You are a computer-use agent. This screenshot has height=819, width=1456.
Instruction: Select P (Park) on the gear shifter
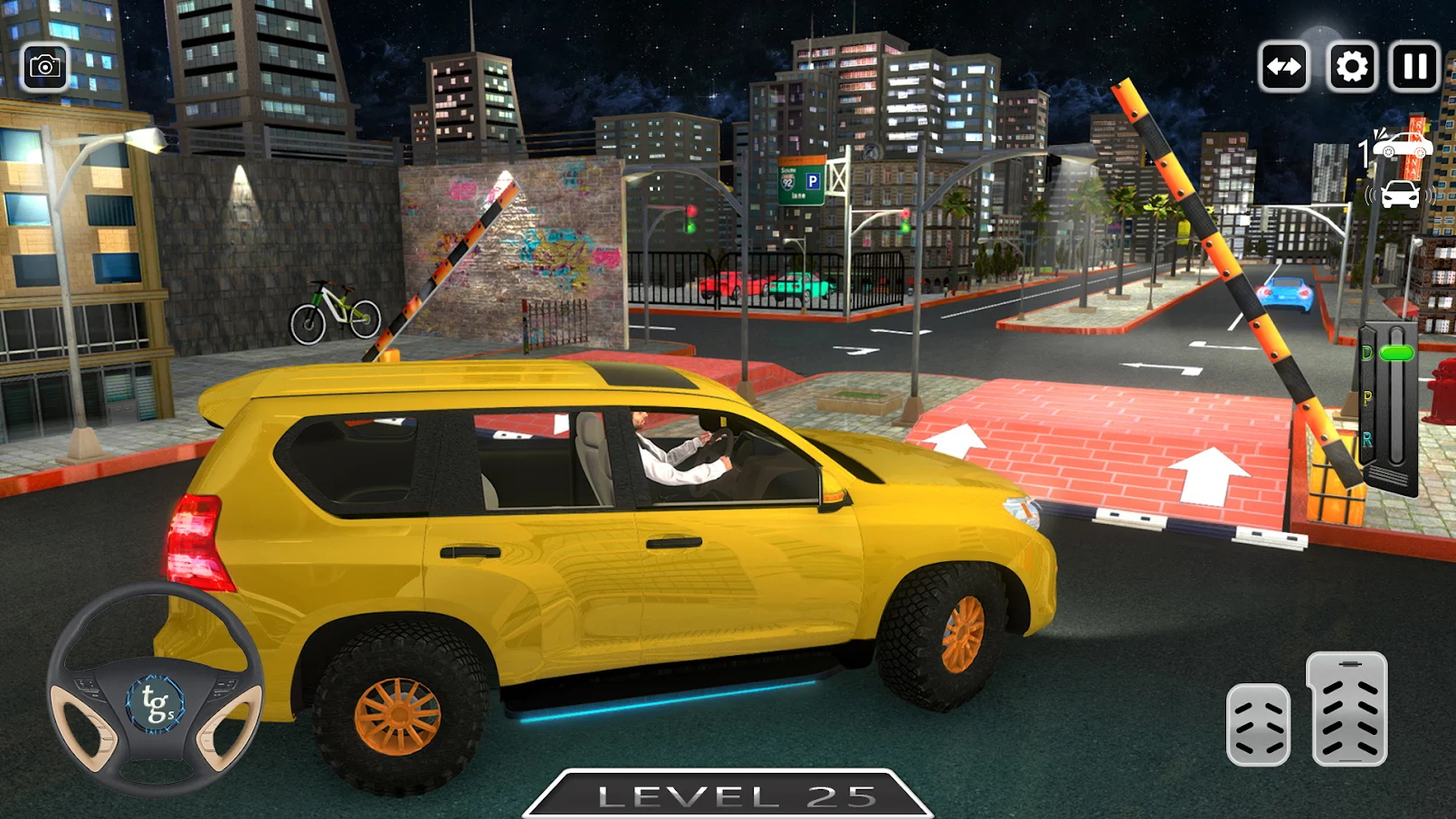pos(1366,396)
